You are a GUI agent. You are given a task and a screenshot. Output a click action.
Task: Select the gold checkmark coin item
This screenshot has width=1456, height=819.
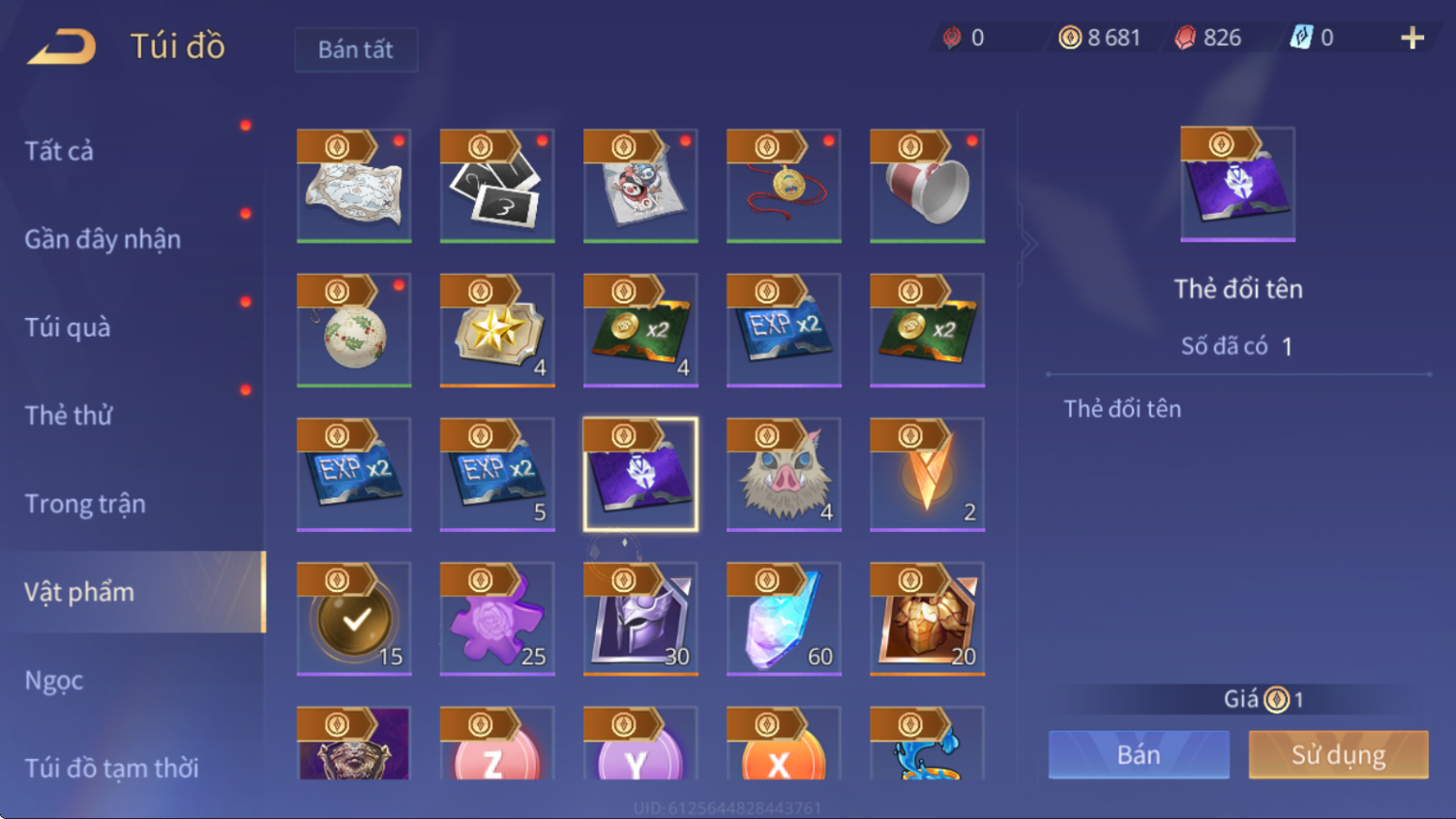coord(354,619)
